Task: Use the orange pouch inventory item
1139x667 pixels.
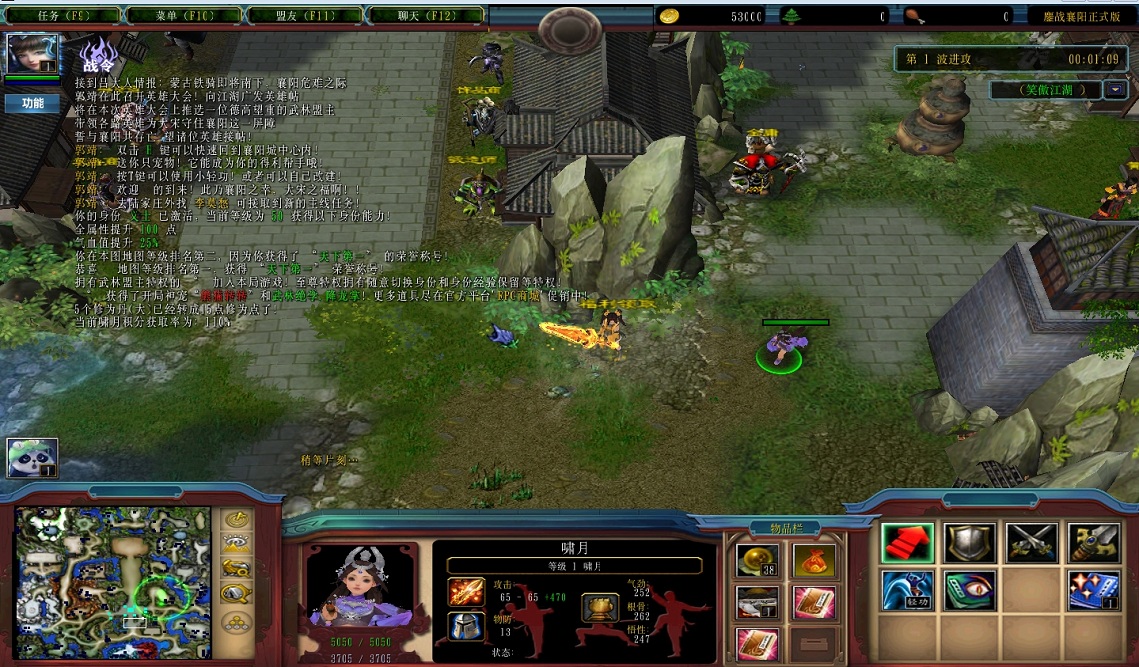Action: click(814, 561)
